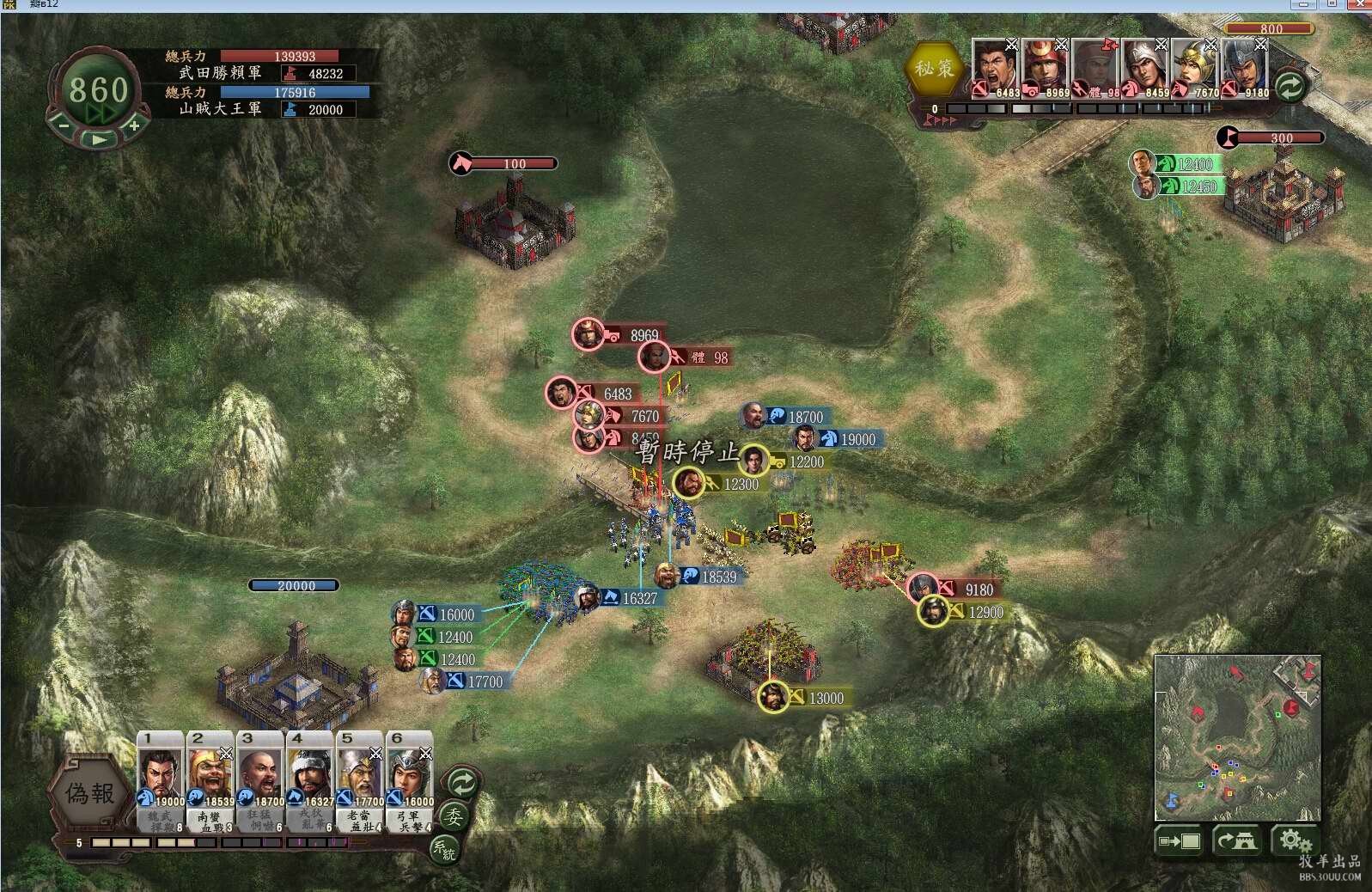
Task: Select the enemy portrait with 9180 troops
Action: click(x=1244, y=69)
